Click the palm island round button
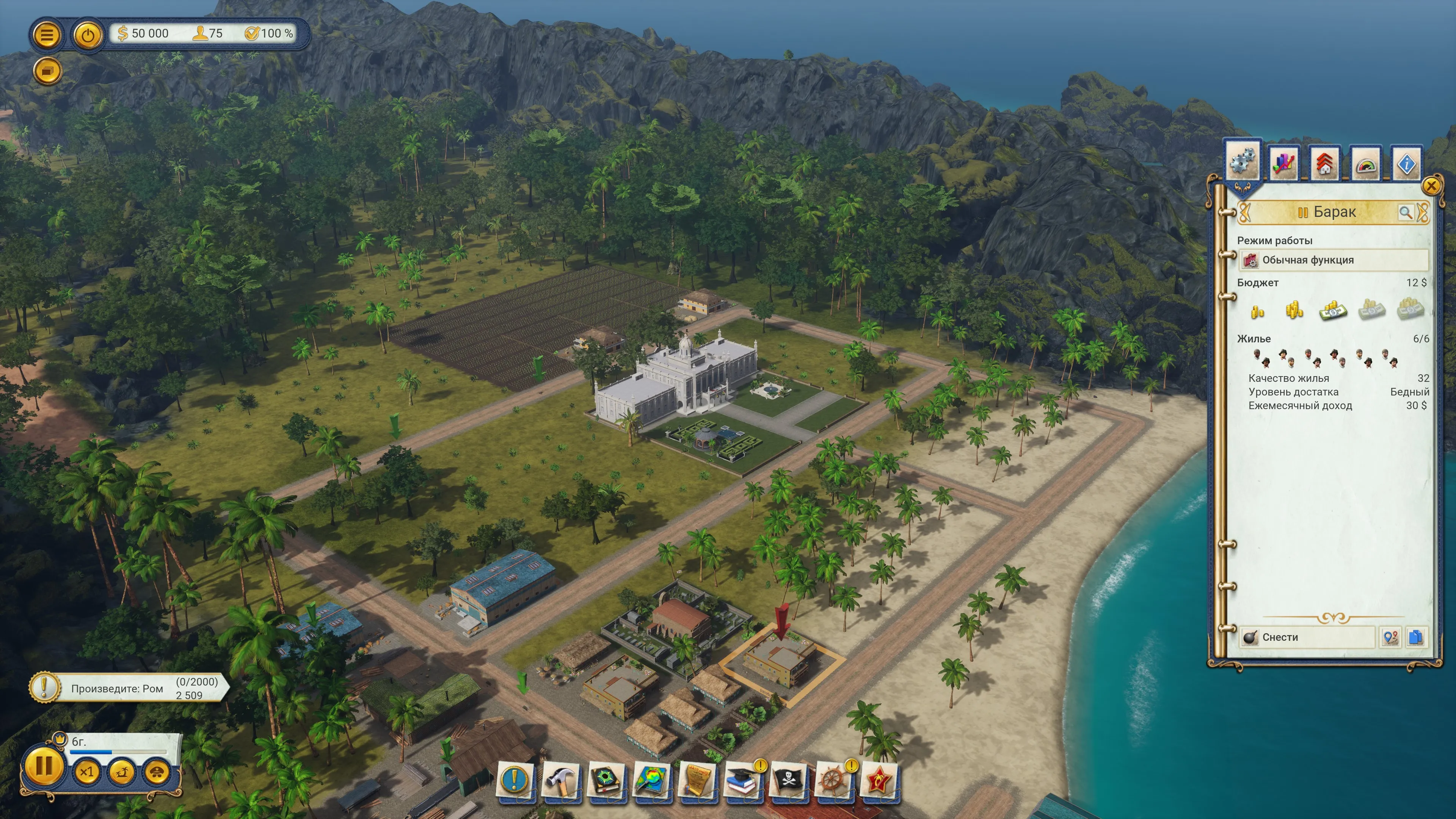The height and width of the screenshot is (819, 1456). pyautogui.click(x=121, y=772)
